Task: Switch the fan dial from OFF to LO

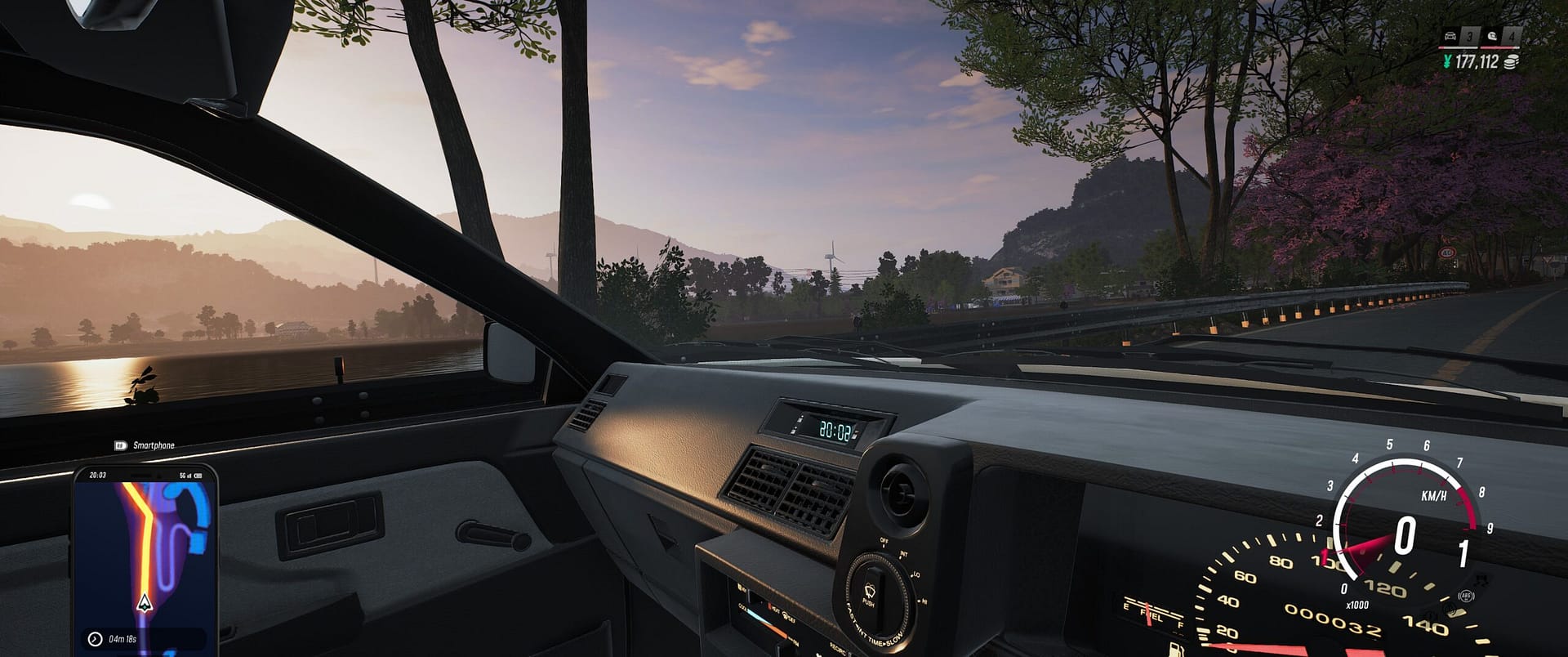Action: [x=915, y=574]
